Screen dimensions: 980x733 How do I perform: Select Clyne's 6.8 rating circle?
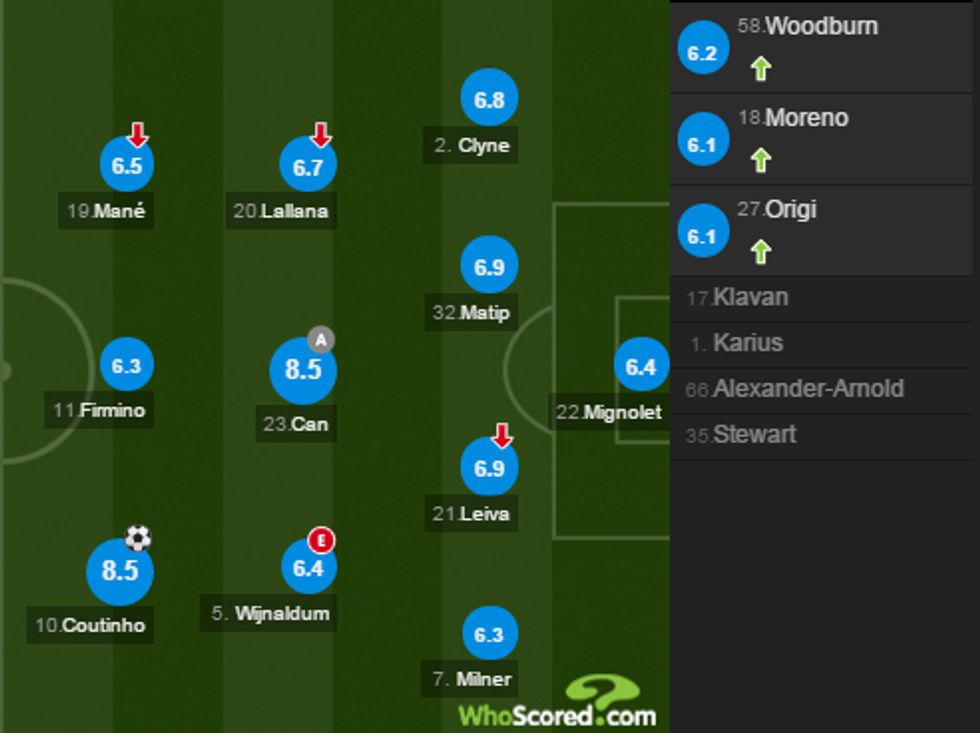[489, 100]
